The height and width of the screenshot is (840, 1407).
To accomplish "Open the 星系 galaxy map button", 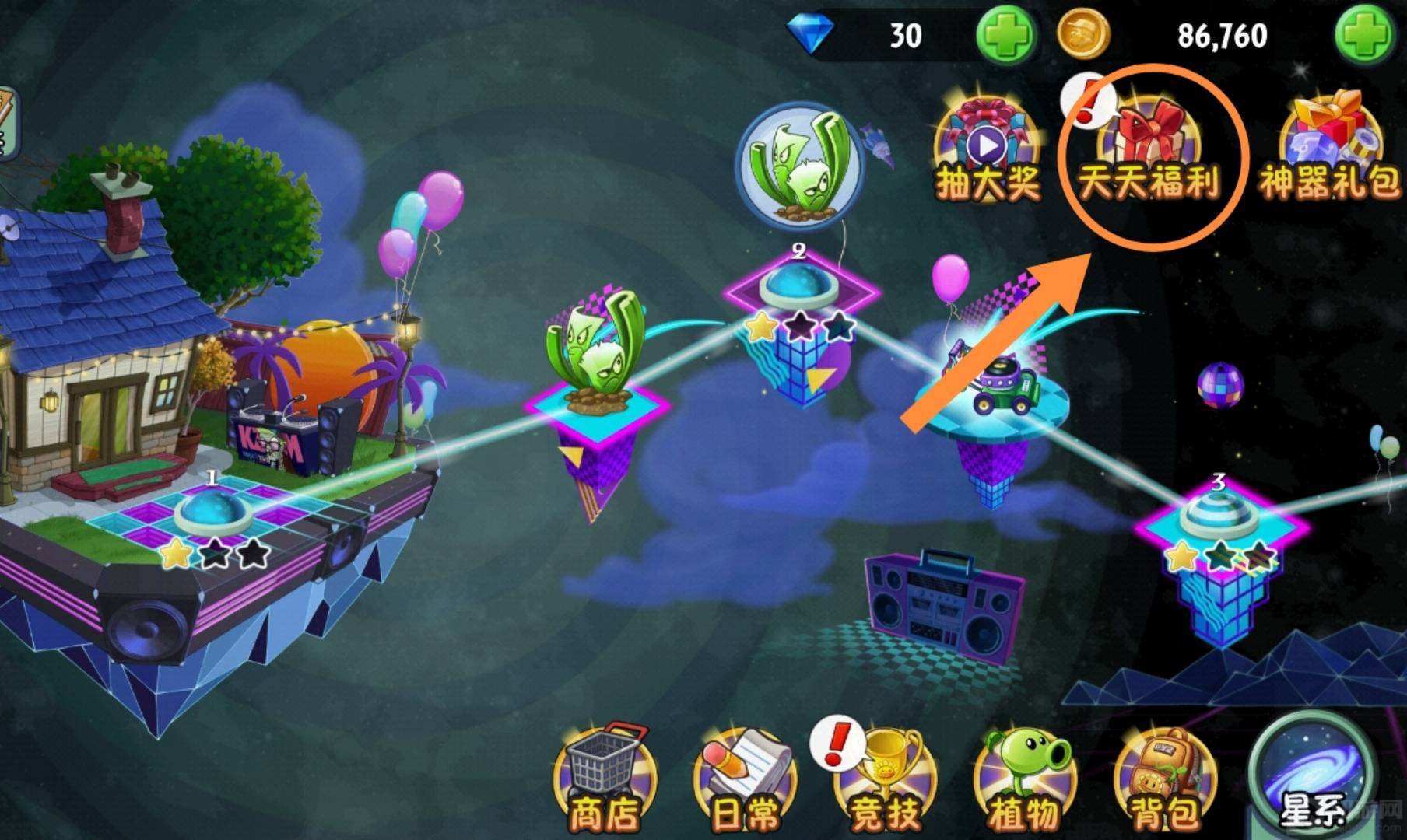I will click(1311, 778).
